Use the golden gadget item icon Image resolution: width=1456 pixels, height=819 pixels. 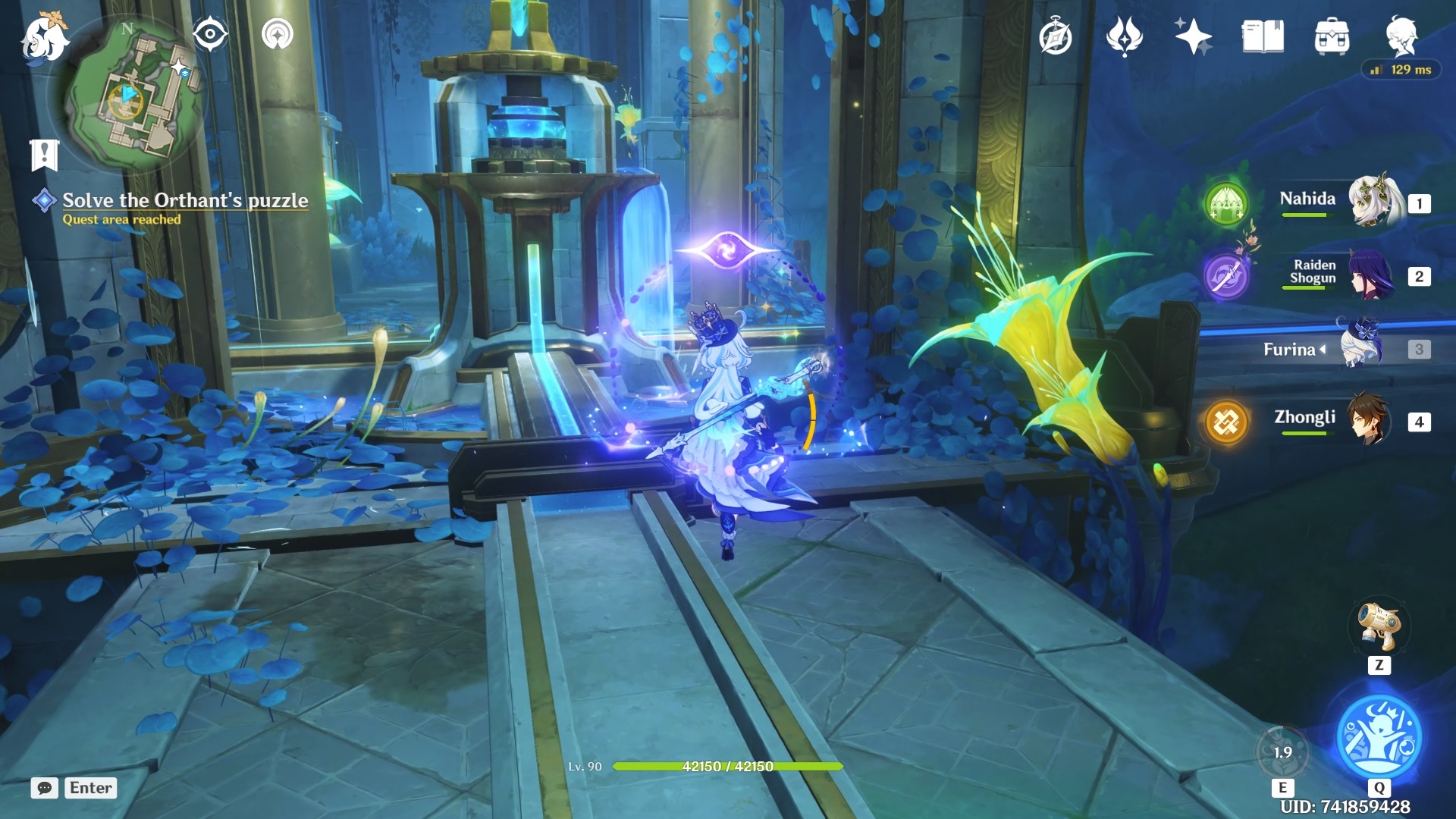1379,626
